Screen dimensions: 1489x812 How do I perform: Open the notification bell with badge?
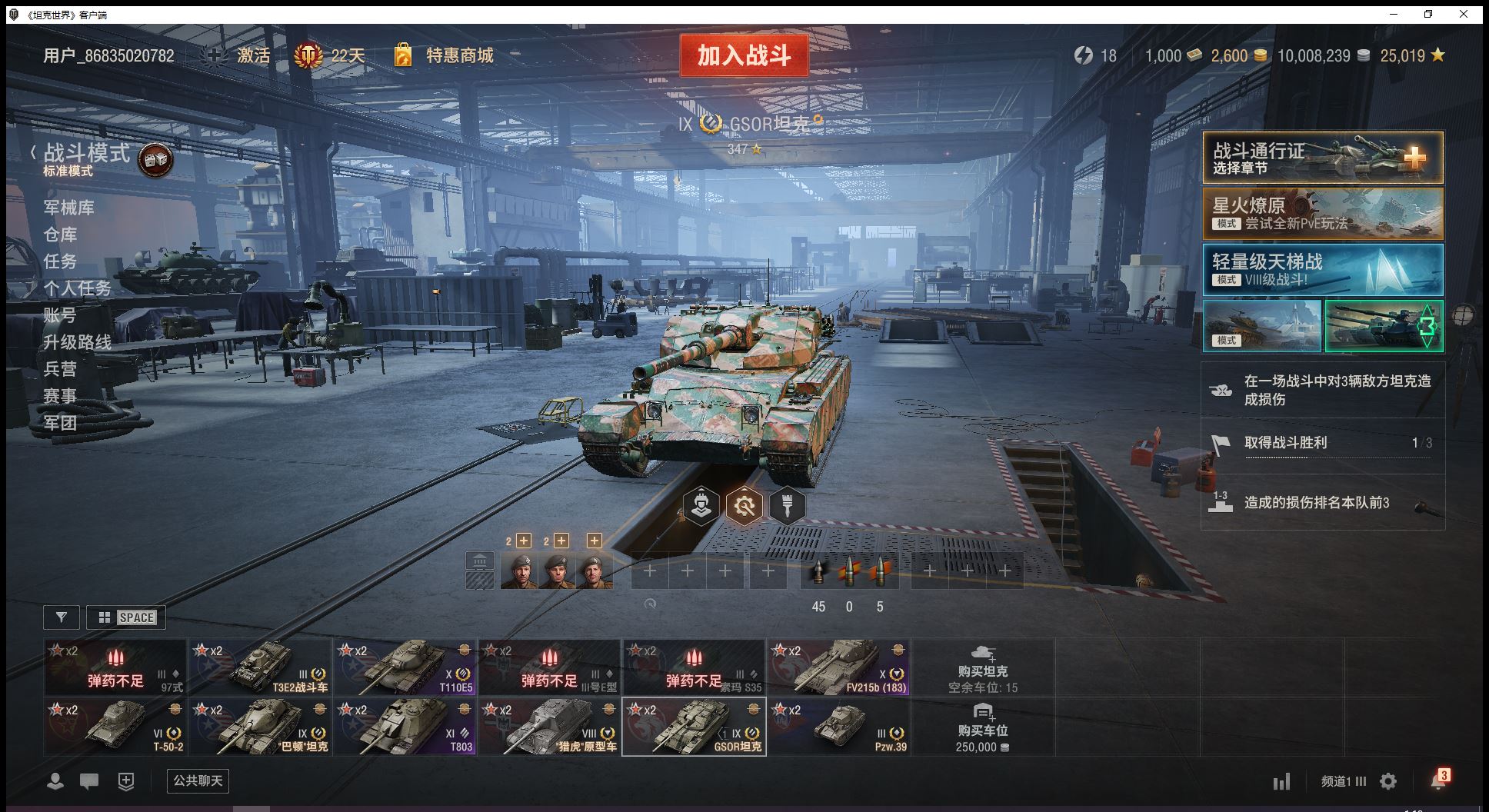[1437, 780]
